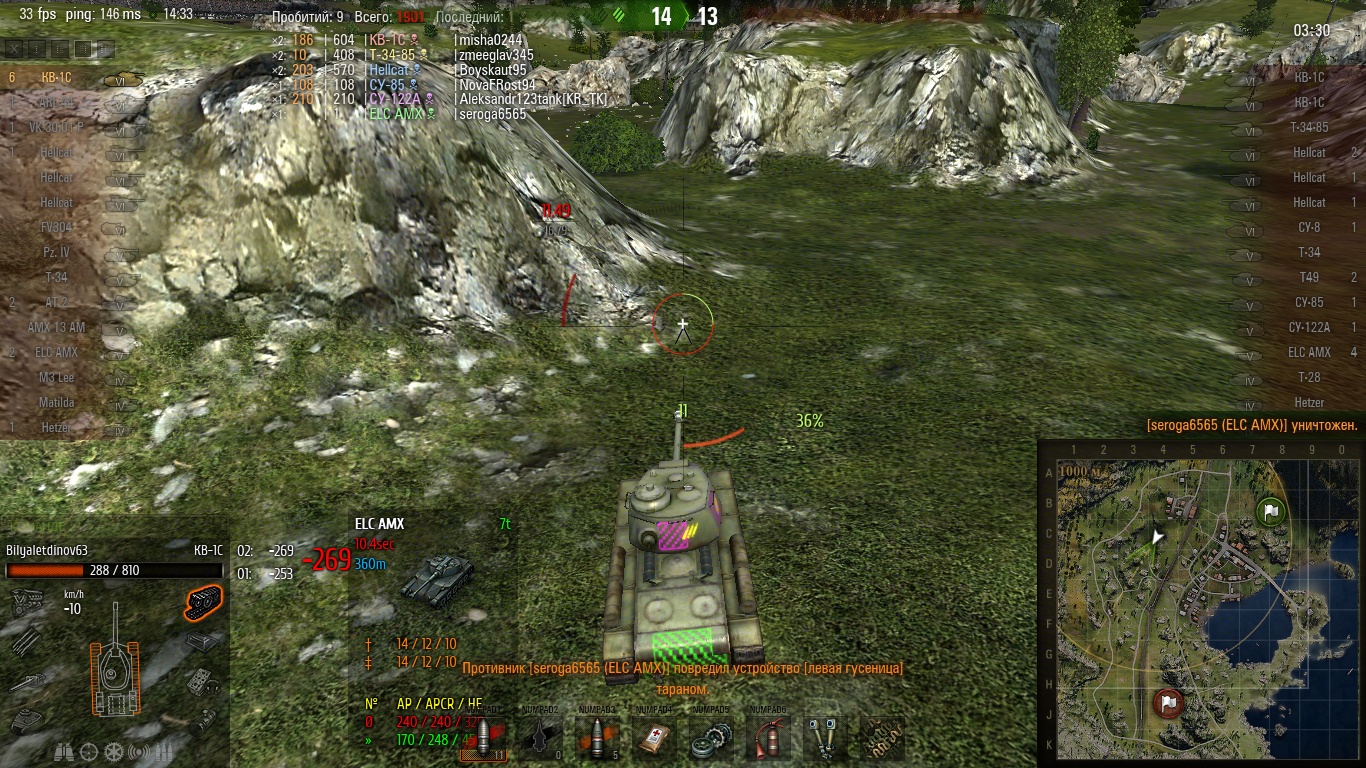Use the fire extinguisher consumable
This screenshot has height=768, width=1366.
pos(768,738)
